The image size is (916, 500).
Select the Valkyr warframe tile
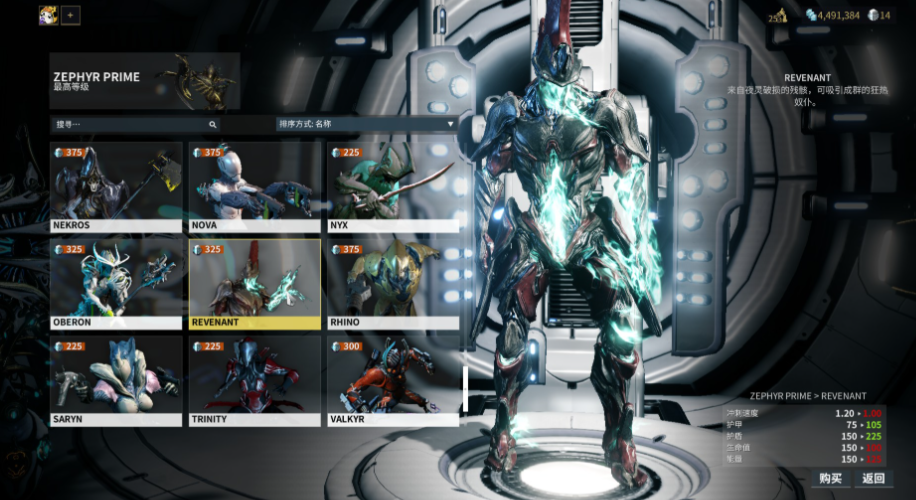tap(393, 380)
